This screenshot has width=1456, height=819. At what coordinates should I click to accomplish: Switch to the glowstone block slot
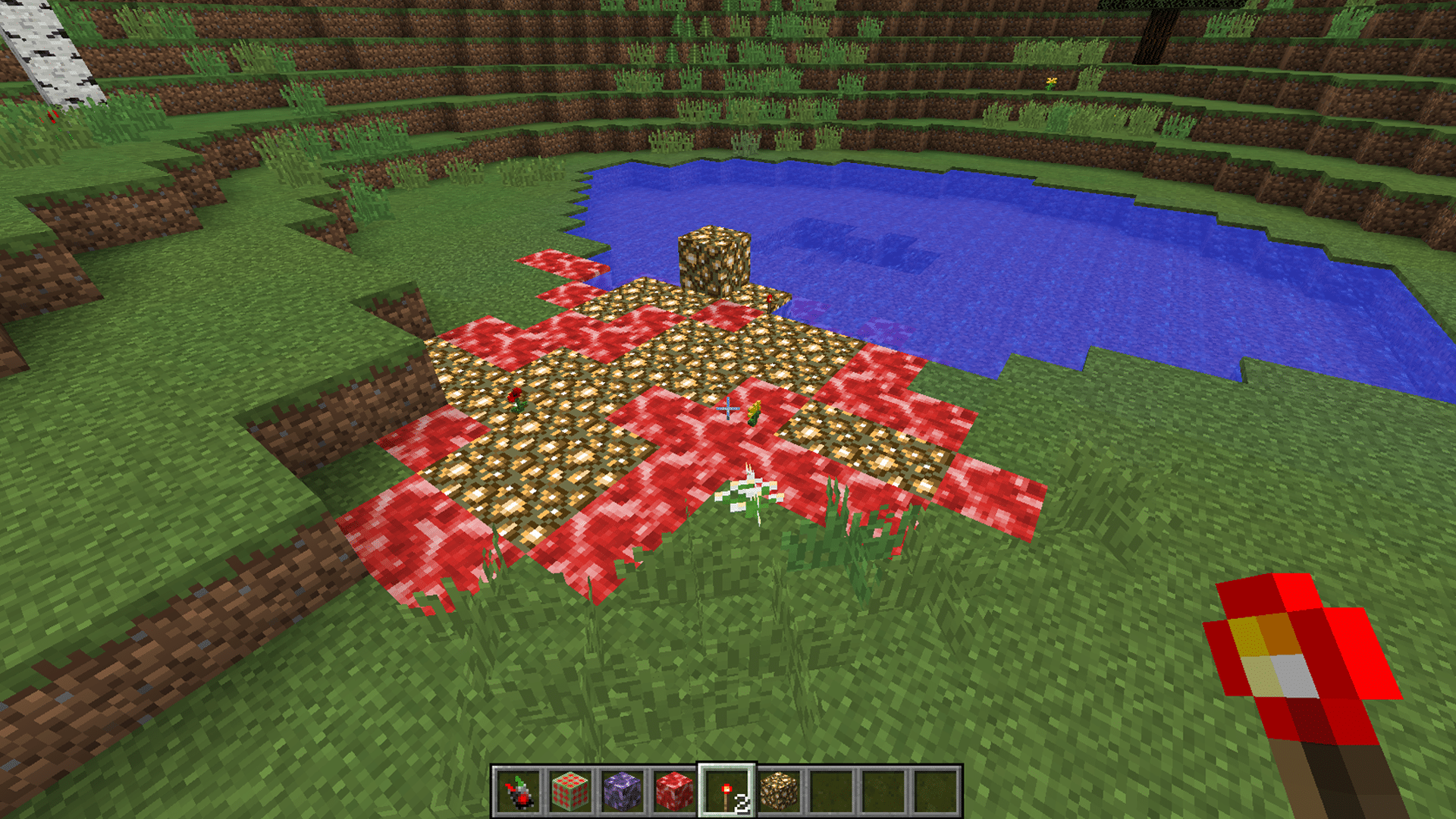click(779, 792)
